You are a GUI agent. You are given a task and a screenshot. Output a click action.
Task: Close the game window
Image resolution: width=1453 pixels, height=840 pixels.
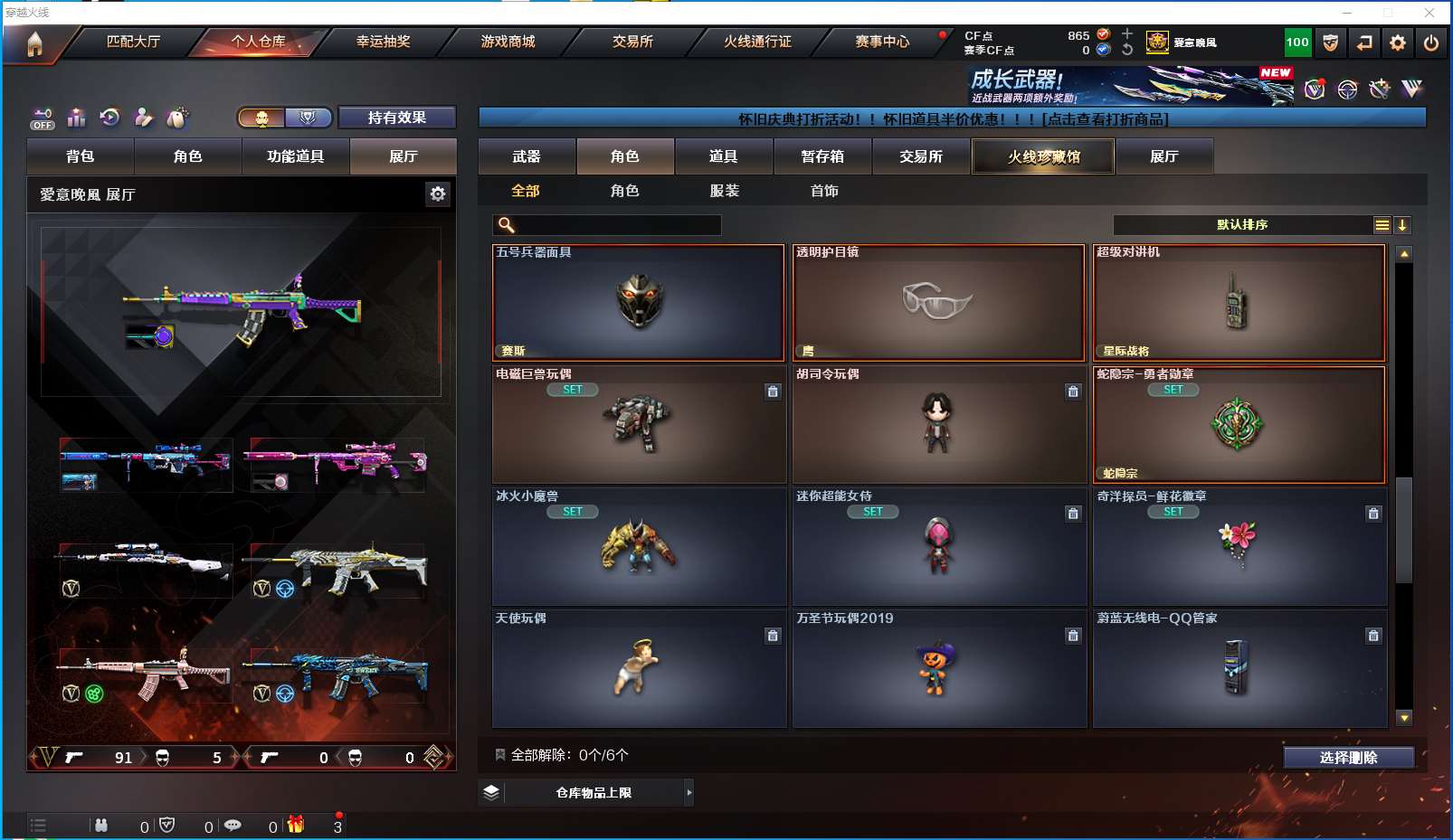point(1429,13)
